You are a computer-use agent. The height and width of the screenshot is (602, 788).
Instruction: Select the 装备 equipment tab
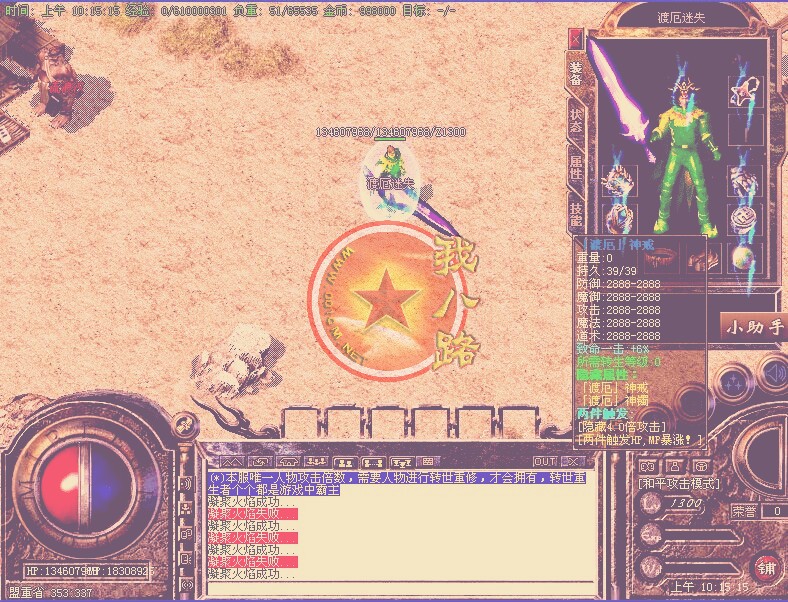click(576, 70)
